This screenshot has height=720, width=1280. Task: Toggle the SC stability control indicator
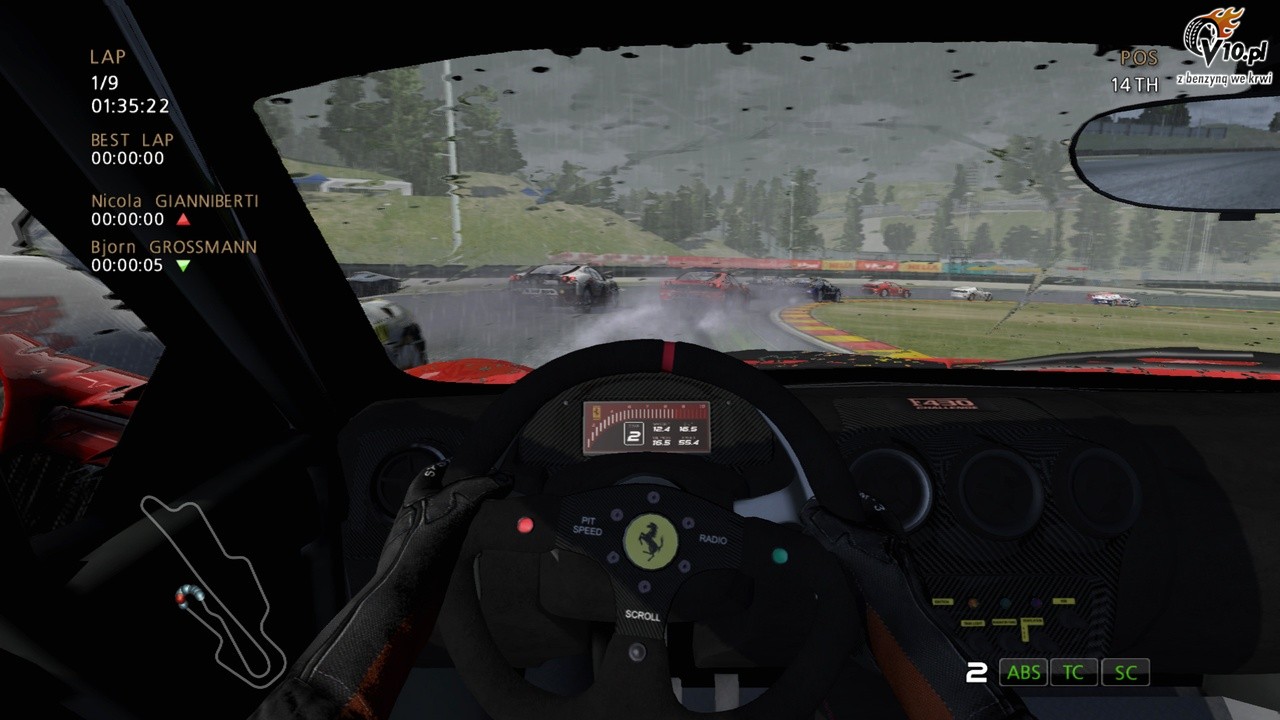click(1125, 672)
